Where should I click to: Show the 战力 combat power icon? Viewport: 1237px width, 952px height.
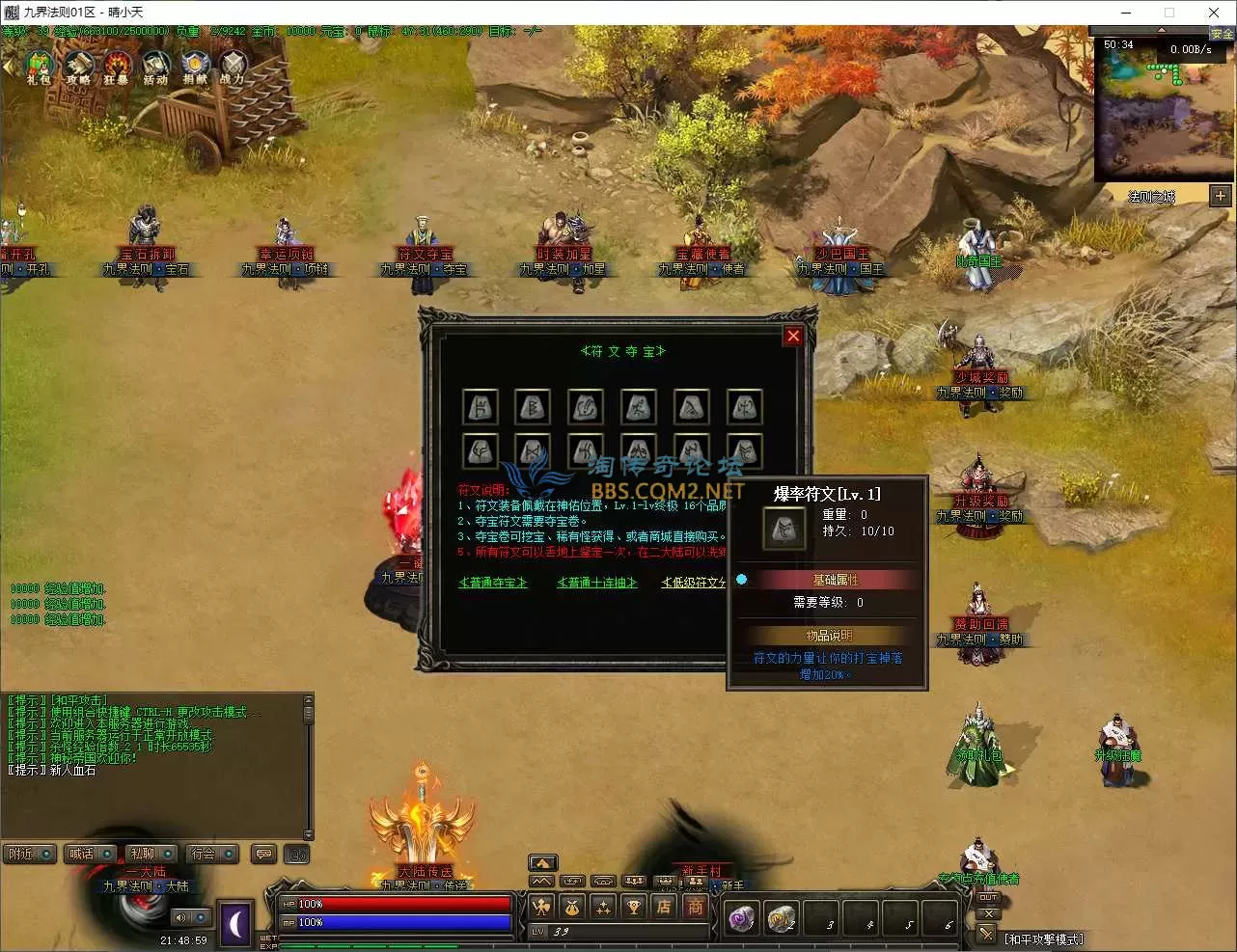233,68
